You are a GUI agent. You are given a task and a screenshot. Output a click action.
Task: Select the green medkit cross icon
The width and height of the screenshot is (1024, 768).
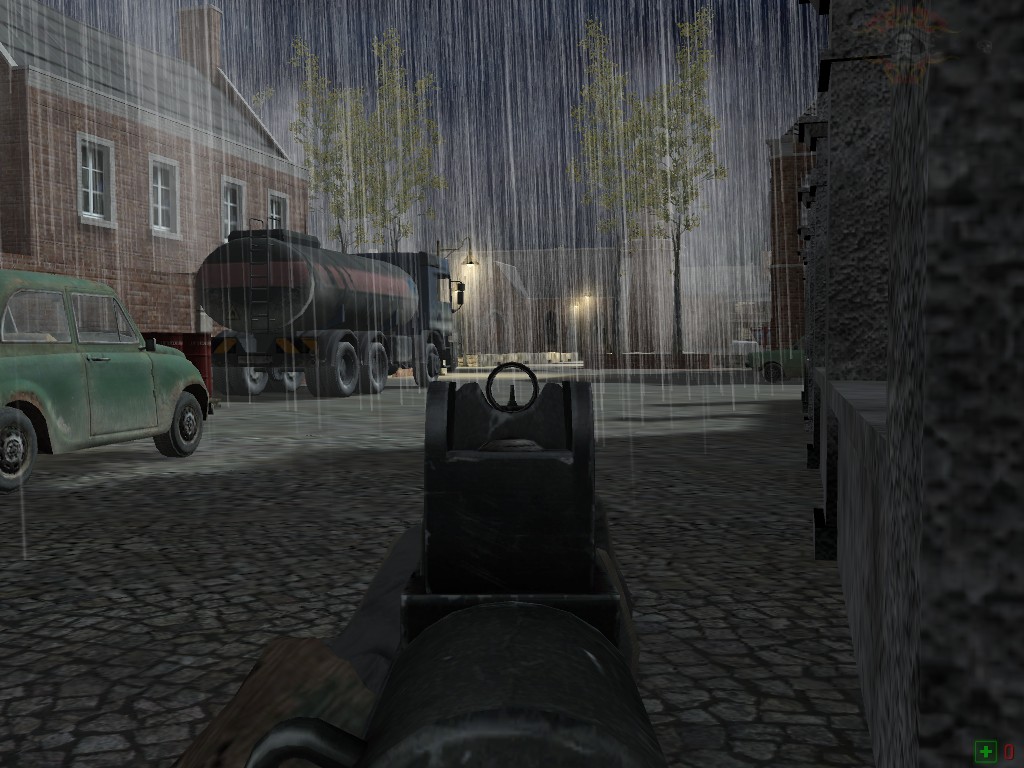coord(985,751)
